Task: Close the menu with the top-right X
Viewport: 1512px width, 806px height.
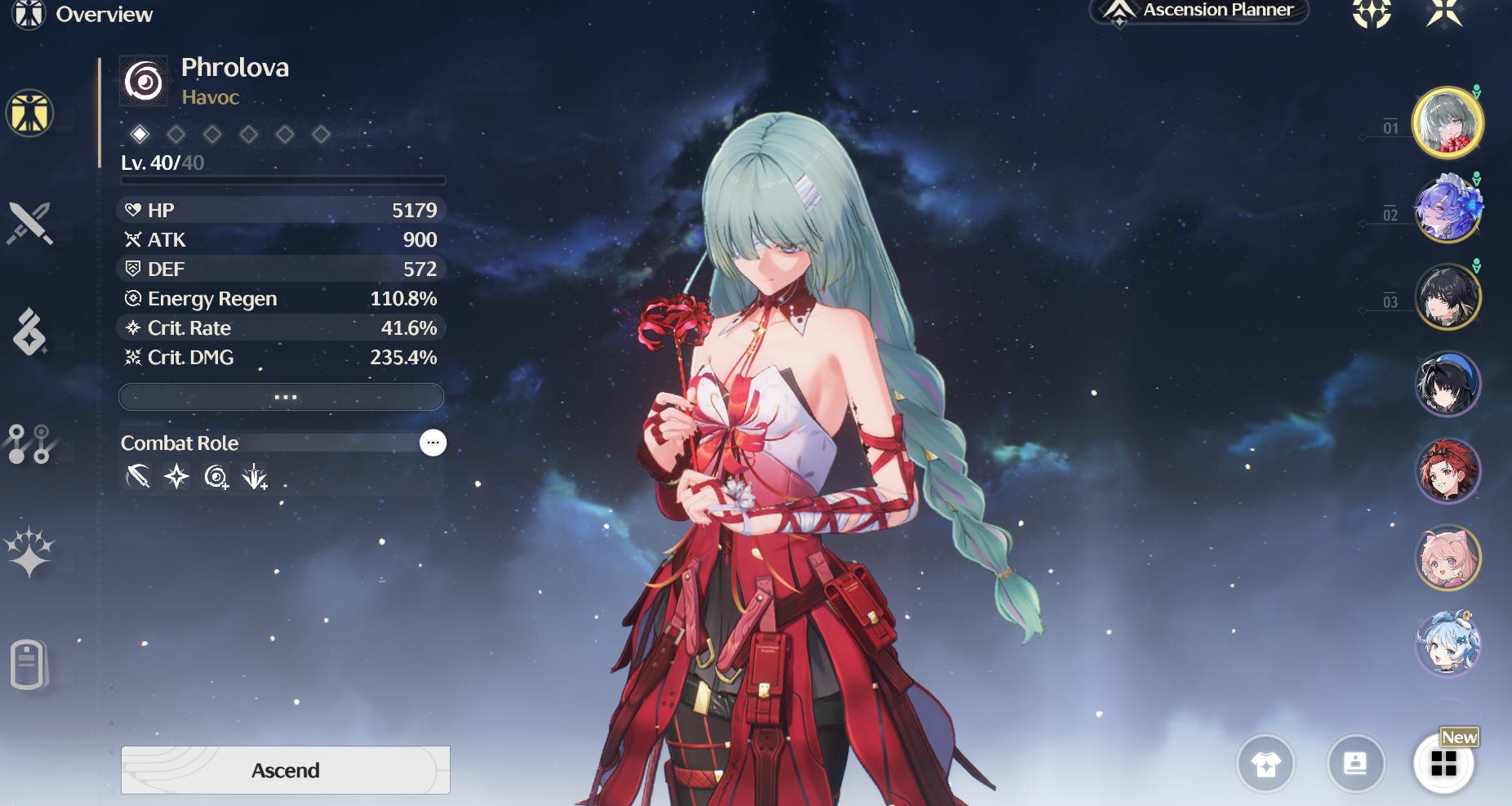Action: click(x=1443, y=12)
